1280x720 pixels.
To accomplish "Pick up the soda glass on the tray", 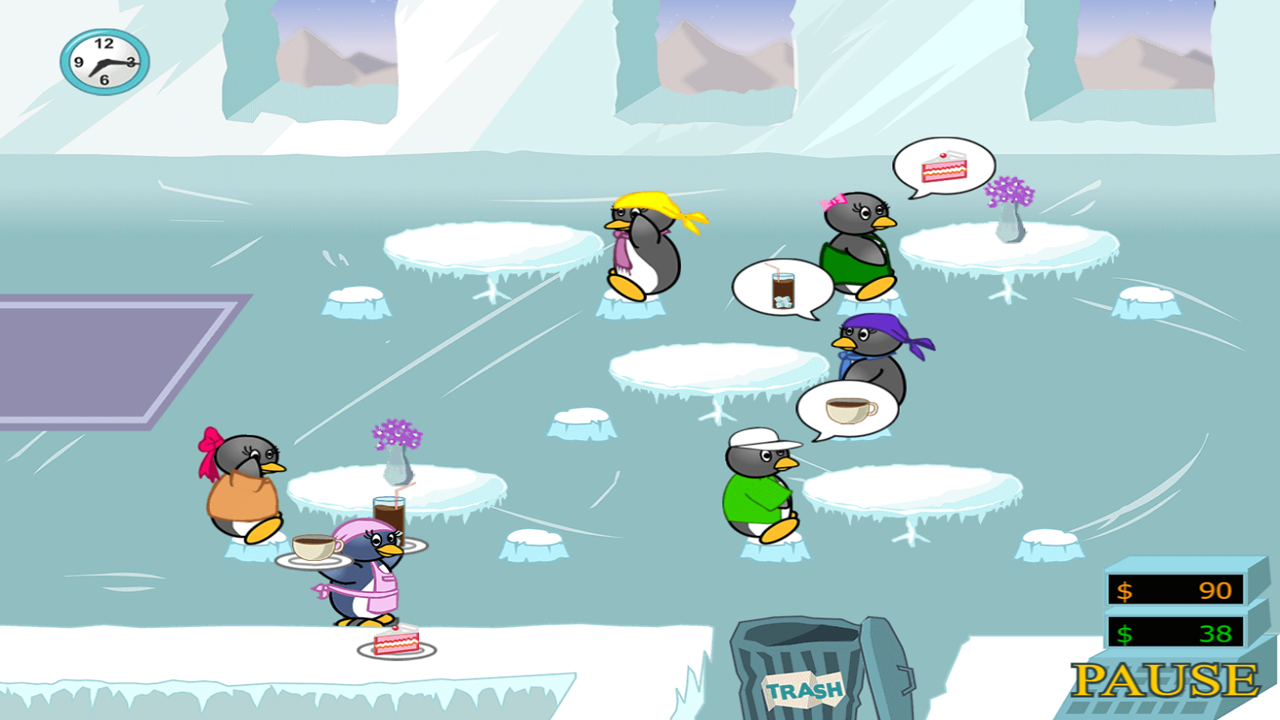I will [388, 510].
